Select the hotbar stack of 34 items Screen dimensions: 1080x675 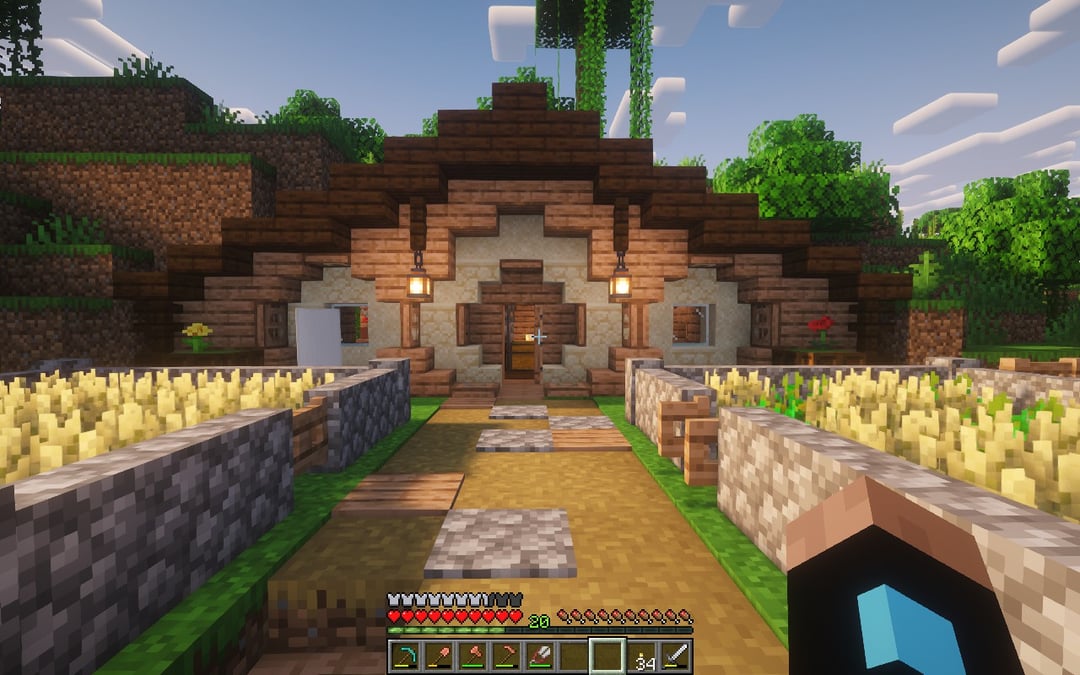[642, 656]
